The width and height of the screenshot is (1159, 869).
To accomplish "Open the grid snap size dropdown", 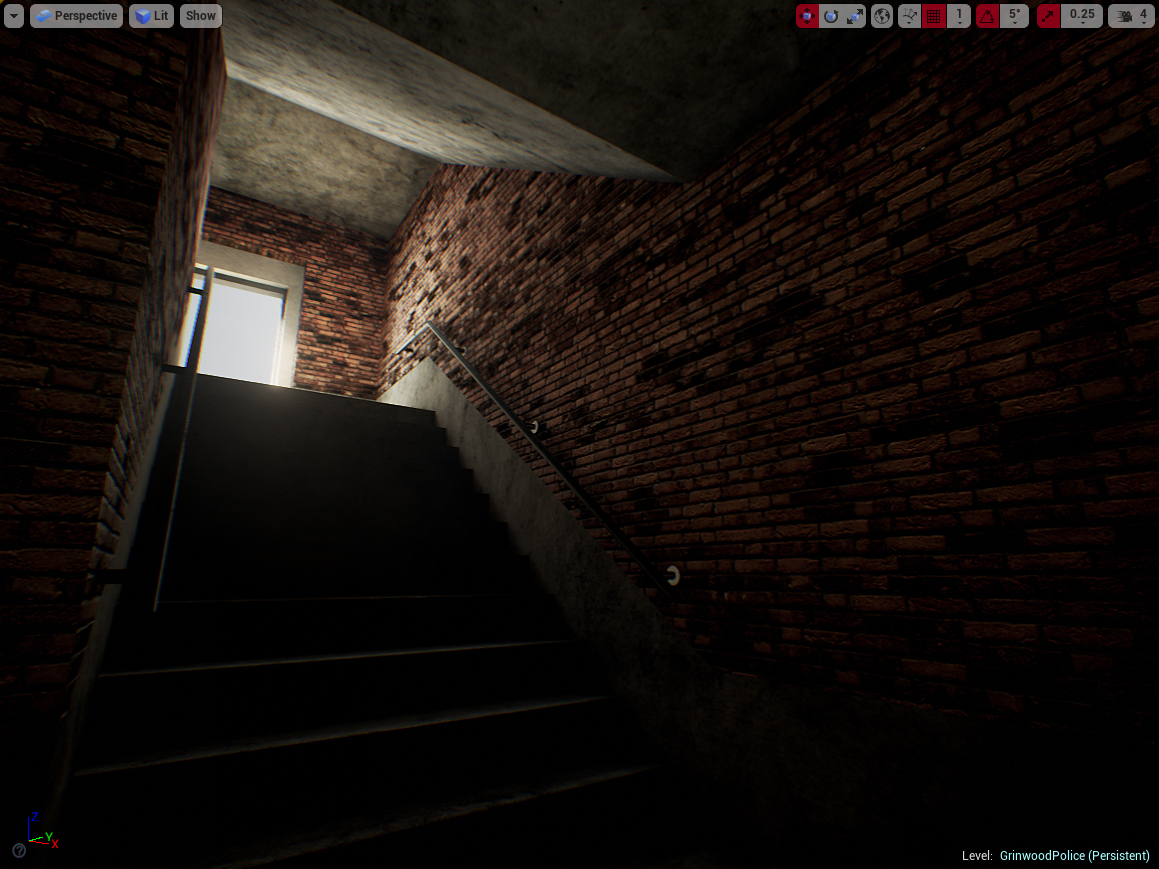I will pos(959,16).
